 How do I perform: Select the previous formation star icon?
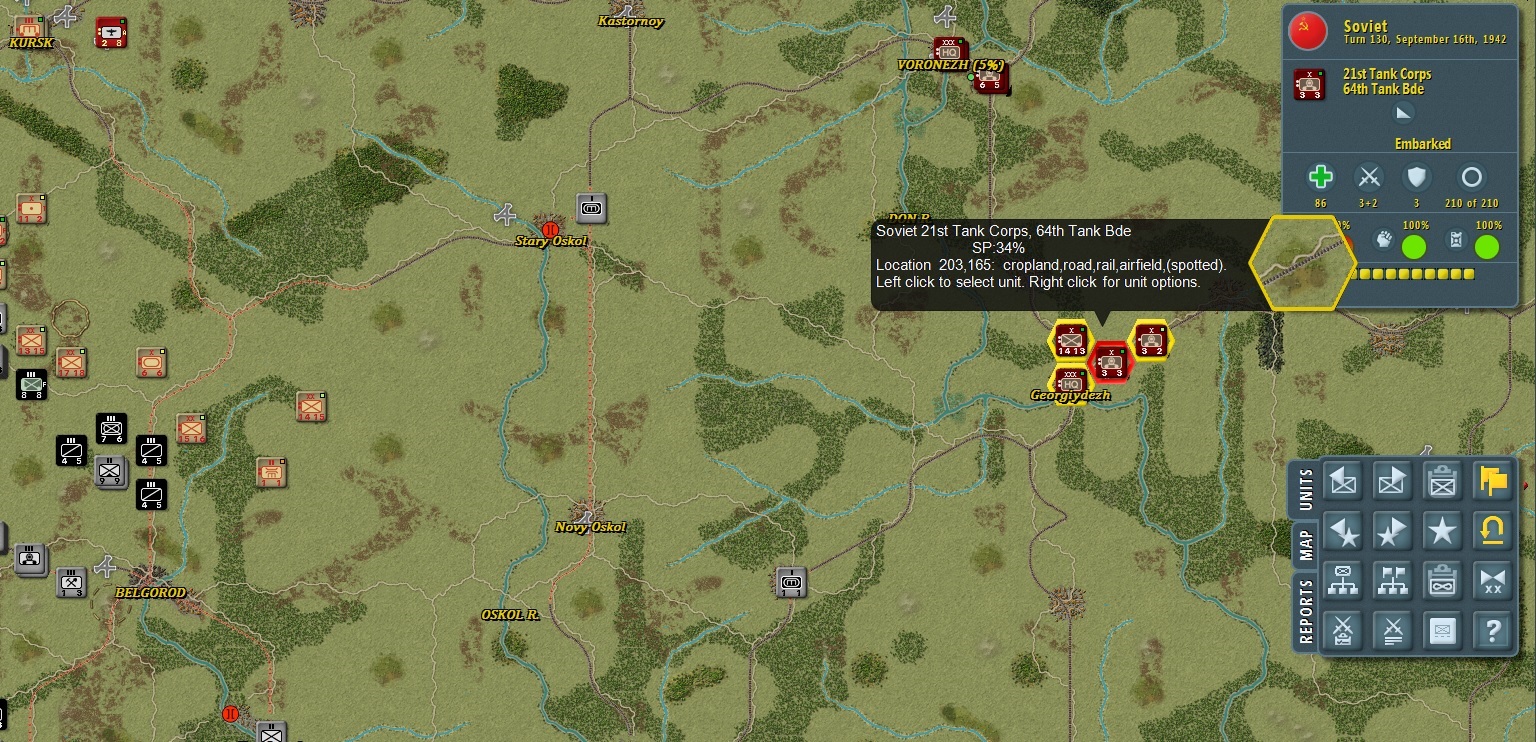1341,531
